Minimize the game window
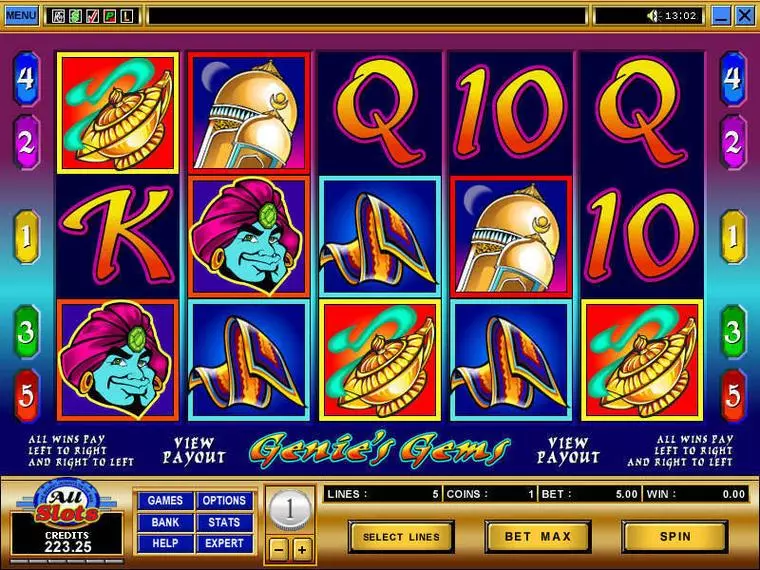Image resolution: width=760 pixels, height=570 pixels. point(720,15)
